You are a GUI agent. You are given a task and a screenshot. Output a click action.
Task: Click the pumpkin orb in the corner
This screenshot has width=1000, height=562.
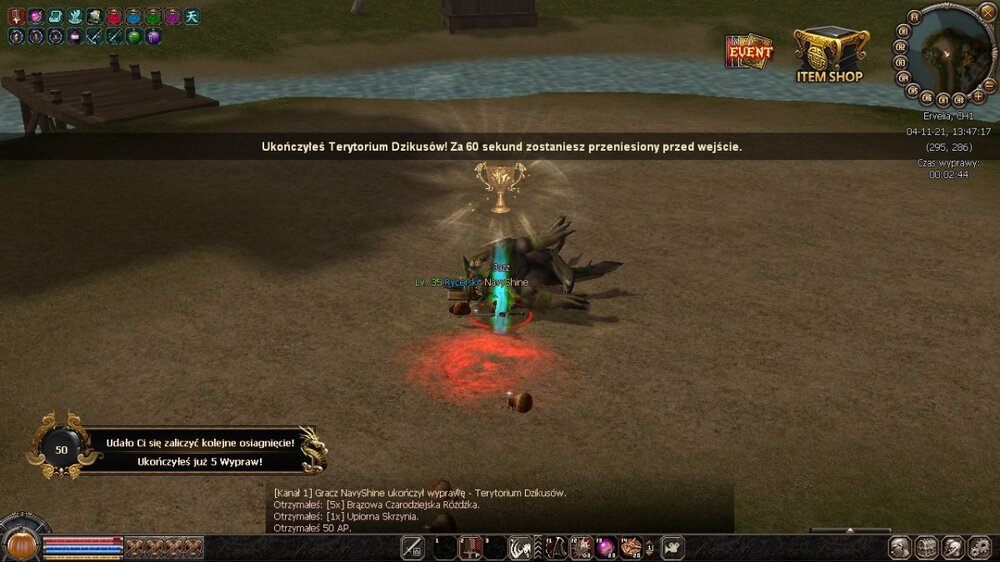[x=22, y=545]
